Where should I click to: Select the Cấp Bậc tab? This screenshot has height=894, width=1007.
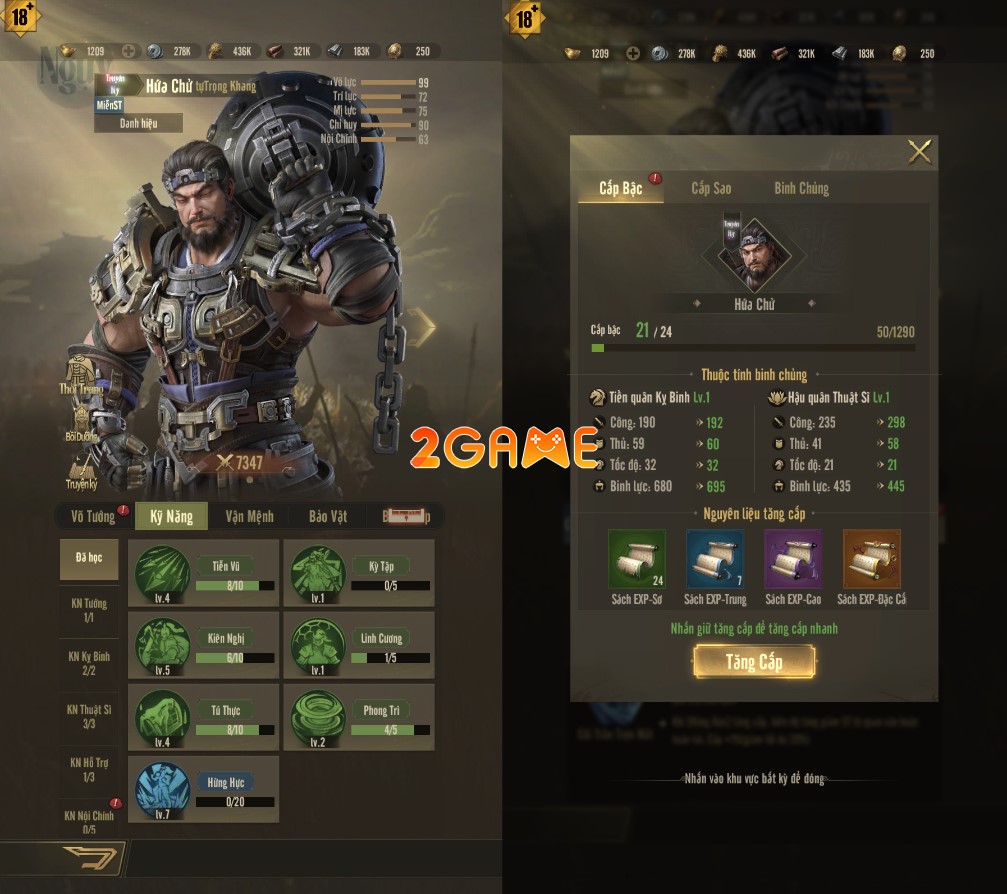point(620,188)
